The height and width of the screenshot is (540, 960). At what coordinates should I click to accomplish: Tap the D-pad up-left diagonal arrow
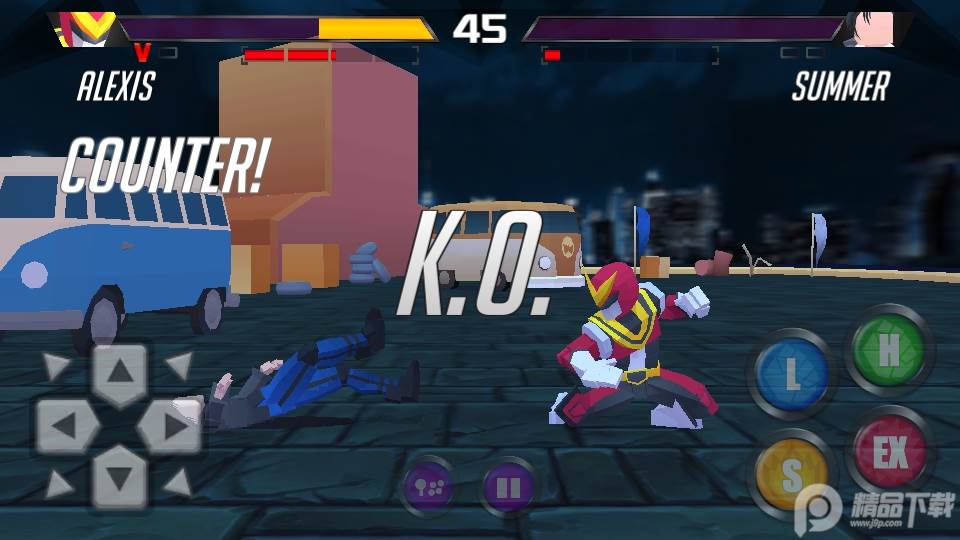(58, 366)
